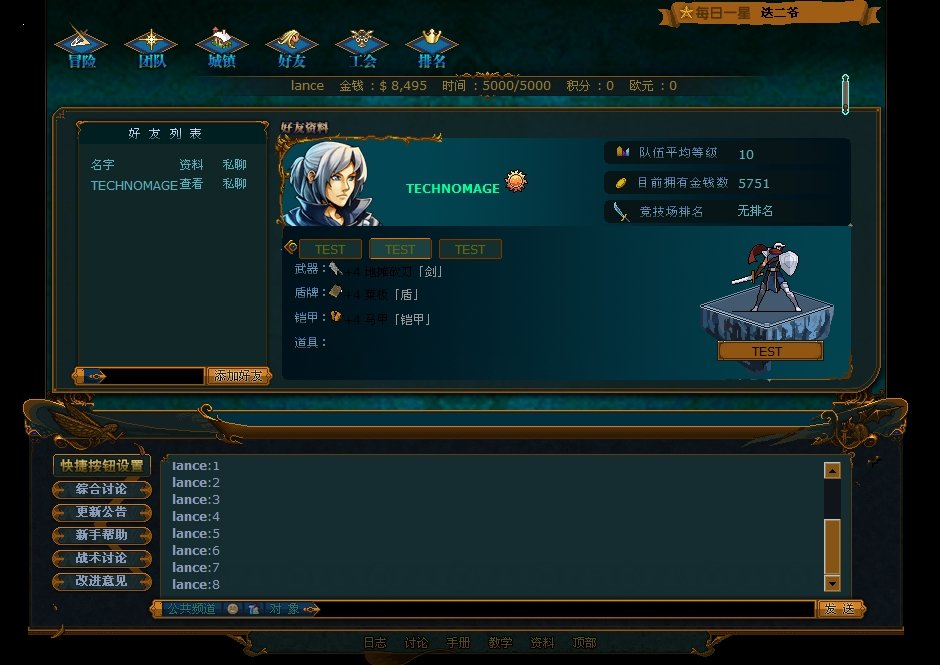Screen dimensions: 940x665
Task: Switch to the 更新公告 announcements channel
Action: click(101, 512)
